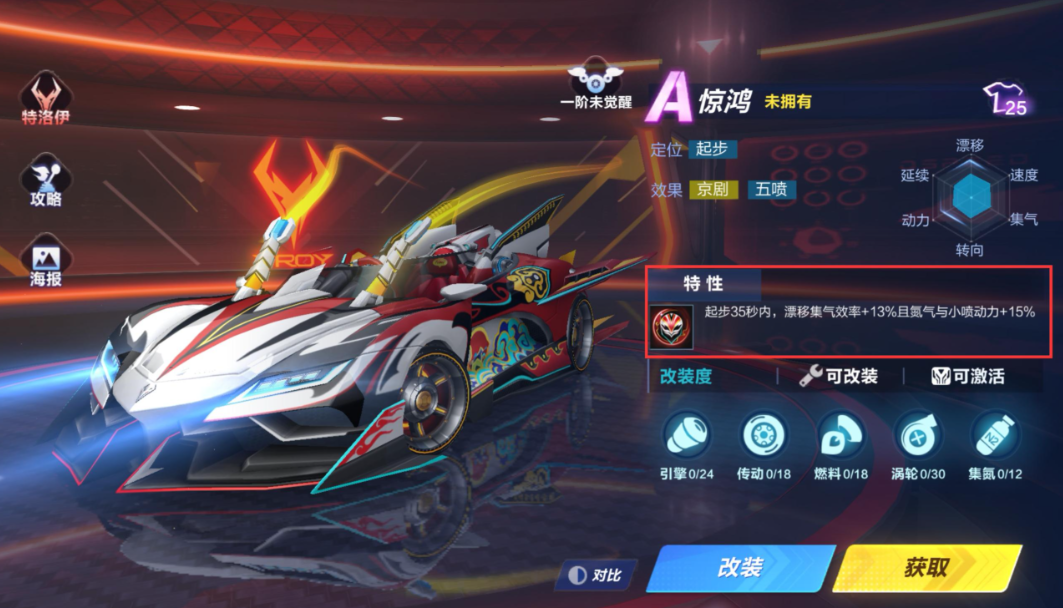Select the 涡轮 turbo upgrade icon

(x=917, y=436)
